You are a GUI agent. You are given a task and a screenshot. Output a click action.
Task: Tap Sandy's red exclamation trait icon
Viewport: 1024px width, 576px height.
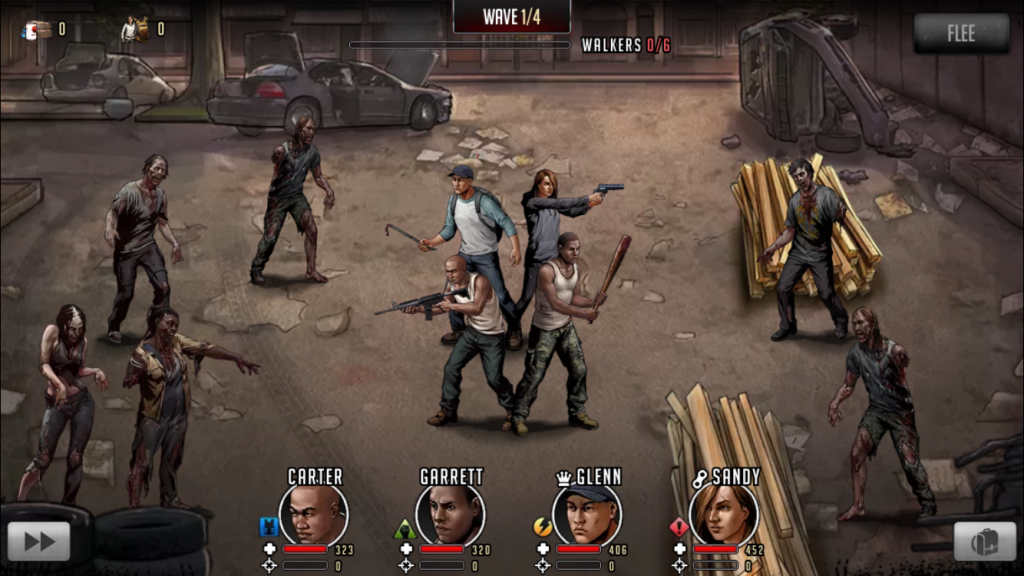pyautogui.click(x=679, y=527)
